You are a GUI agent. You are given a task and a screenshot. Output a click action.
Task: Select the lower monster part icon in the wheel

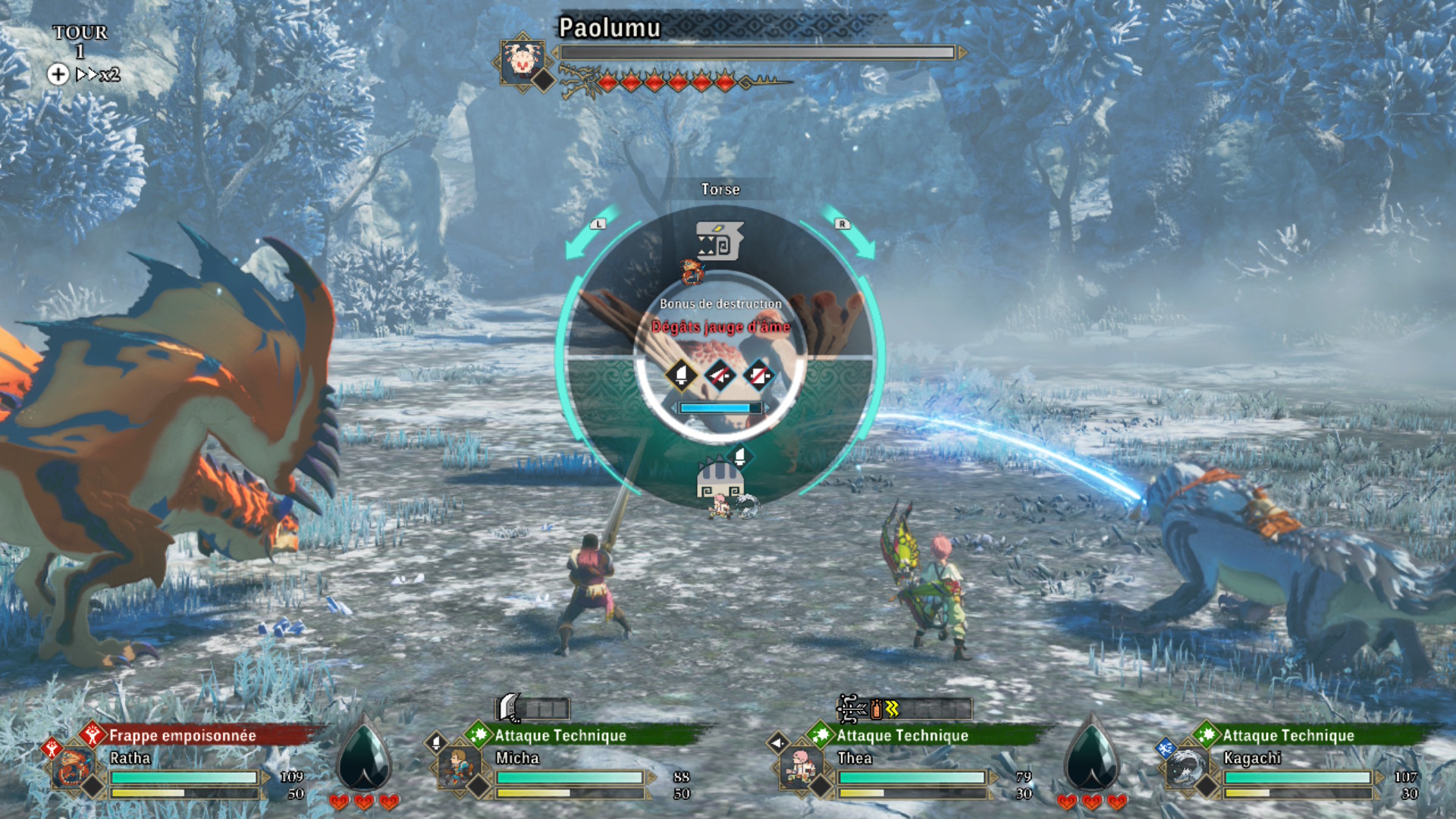720,479
